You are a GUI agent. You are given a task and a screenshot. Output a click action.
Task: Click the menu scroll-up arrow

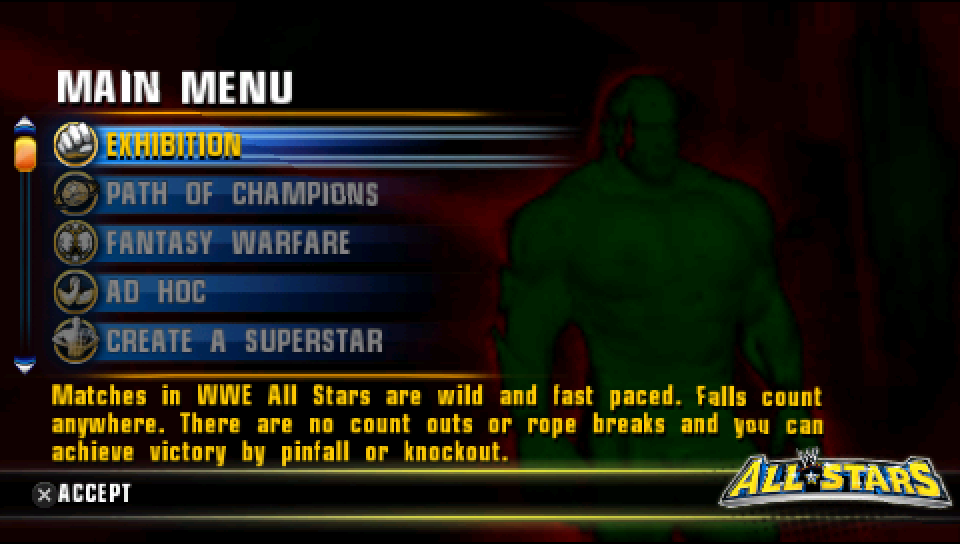pyautogui.click(x=25, y=124)
